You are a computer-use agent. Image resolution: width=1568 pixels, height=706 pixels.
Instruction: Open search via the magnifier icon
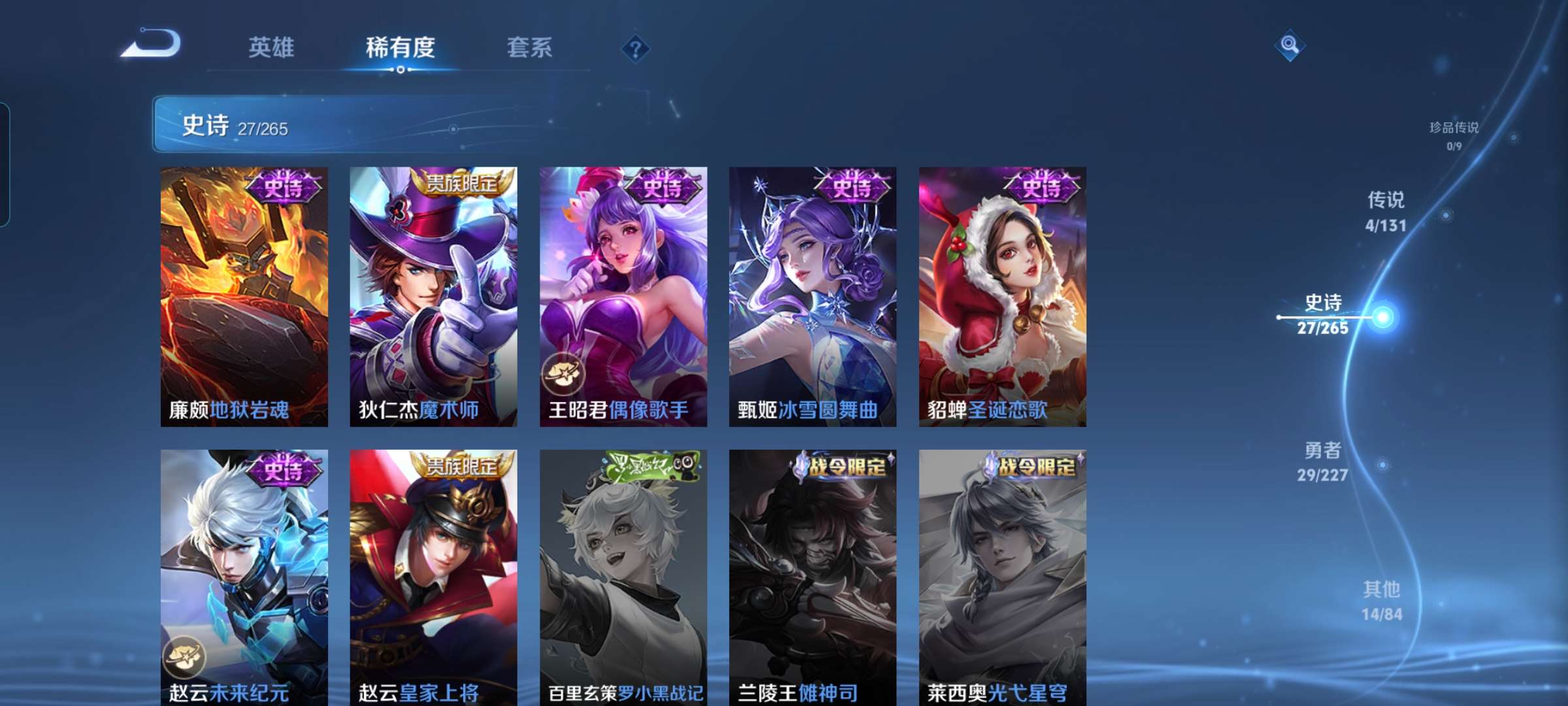(1288, 46)
